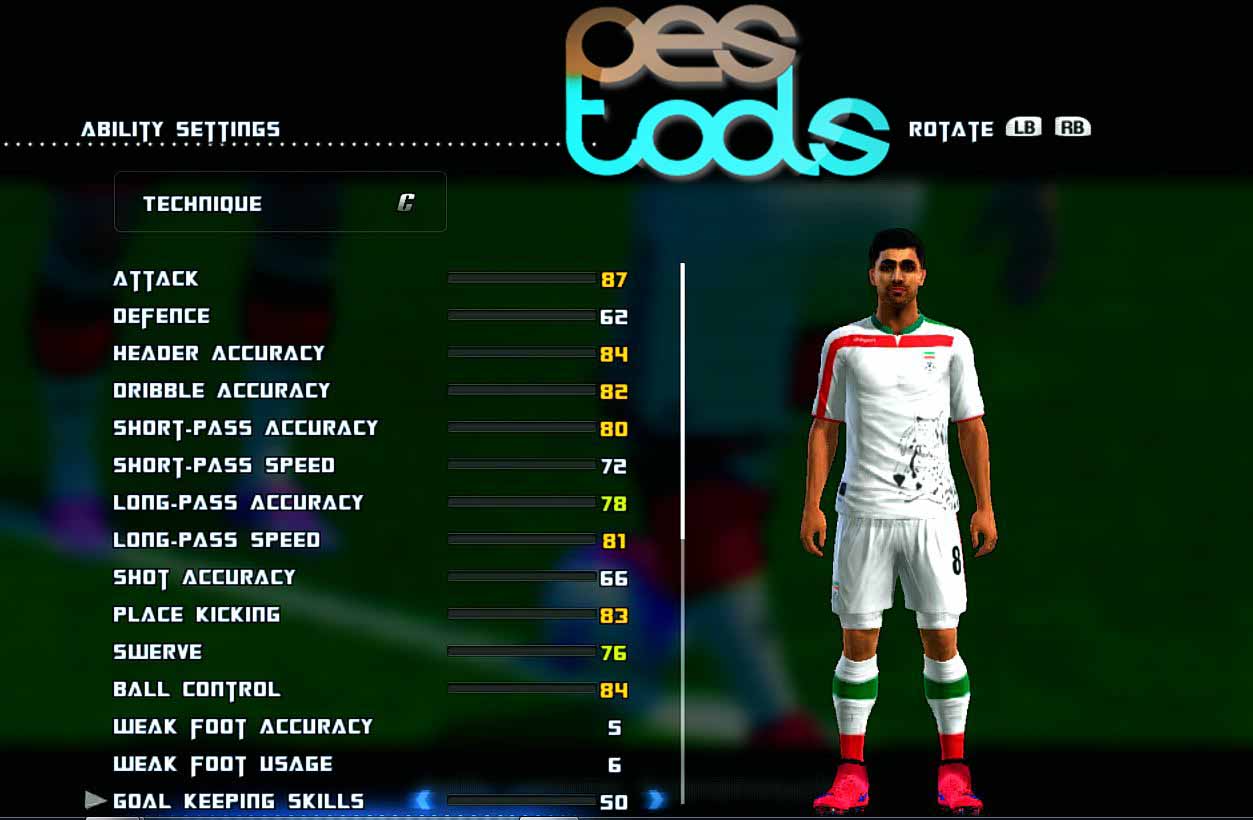
Task: Select the Attack ability row
Action: pyautogui.click(x=156, y=279)
